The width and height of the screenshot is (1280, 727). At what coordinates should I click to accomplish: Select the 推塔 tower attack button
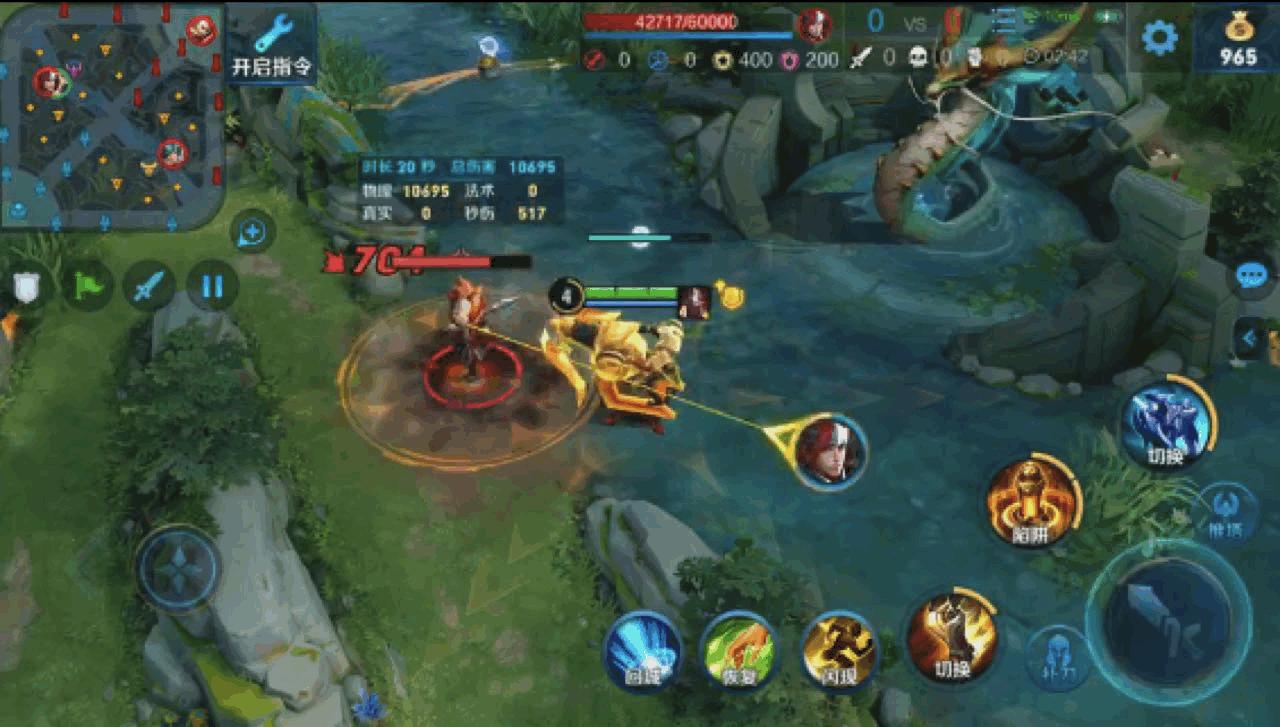coord(1227,512)
